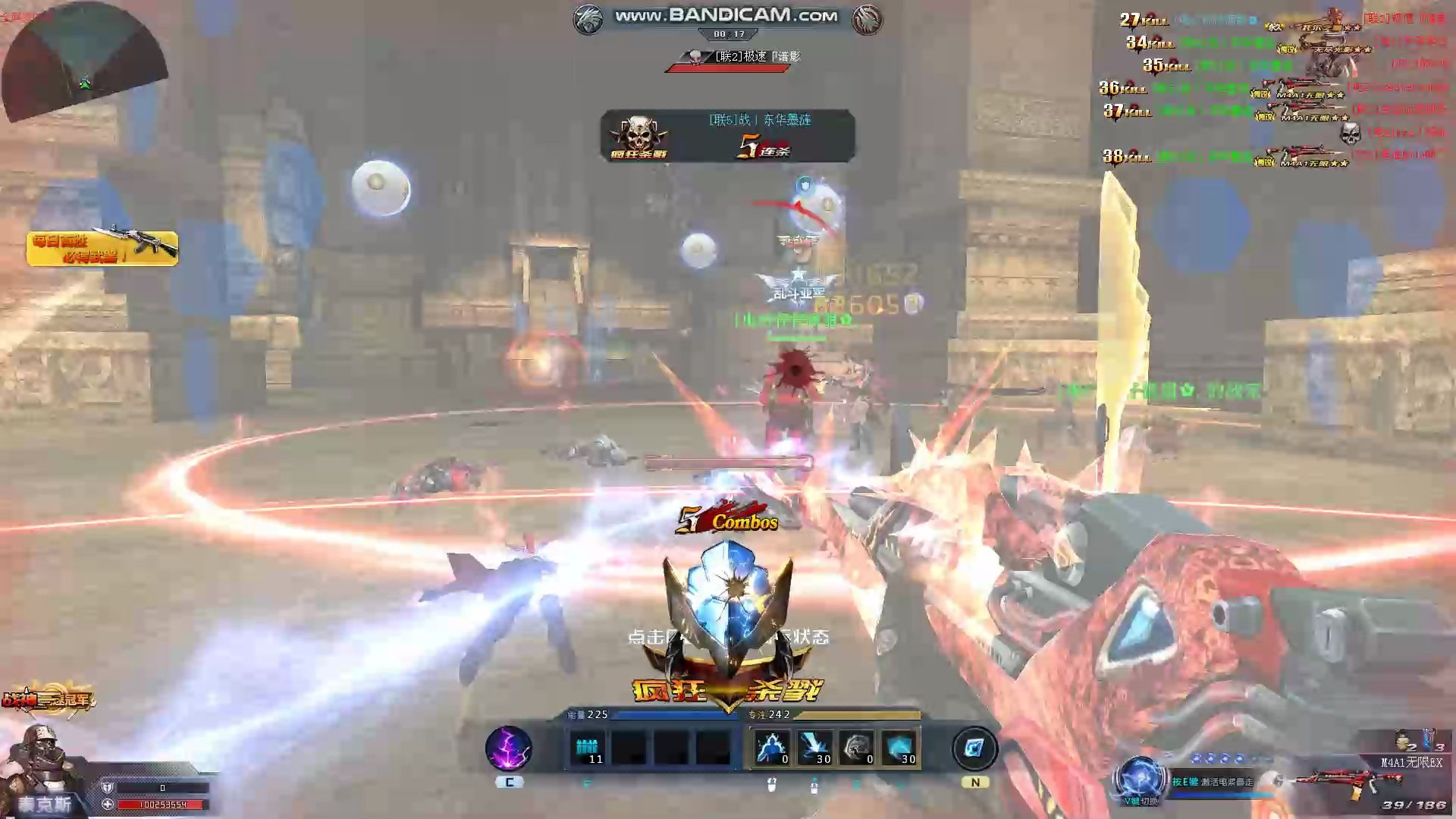Screen dimensions: 1456x819
Task: Click the 38 KILL entry in killfeed
Action: (1127, 157)
